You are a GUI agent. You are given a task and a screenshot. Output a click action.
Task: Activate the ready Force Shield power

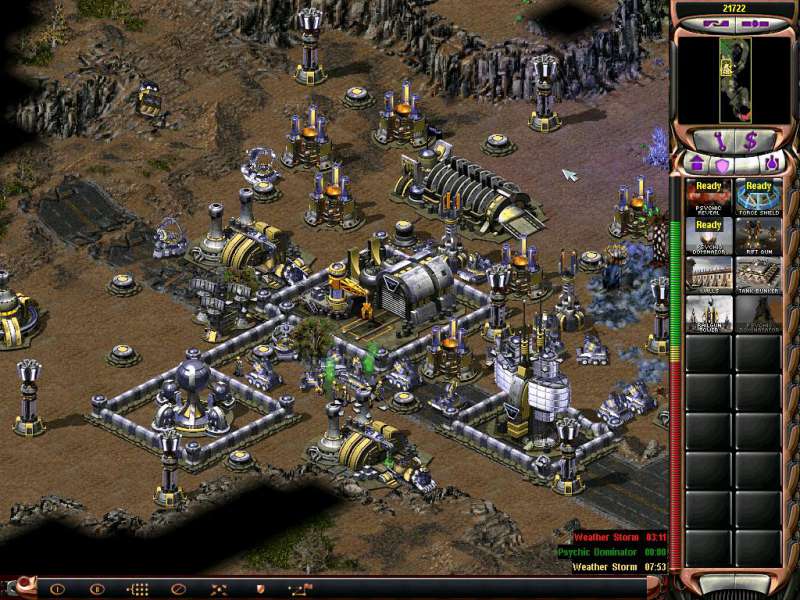[x=759, y=198]
